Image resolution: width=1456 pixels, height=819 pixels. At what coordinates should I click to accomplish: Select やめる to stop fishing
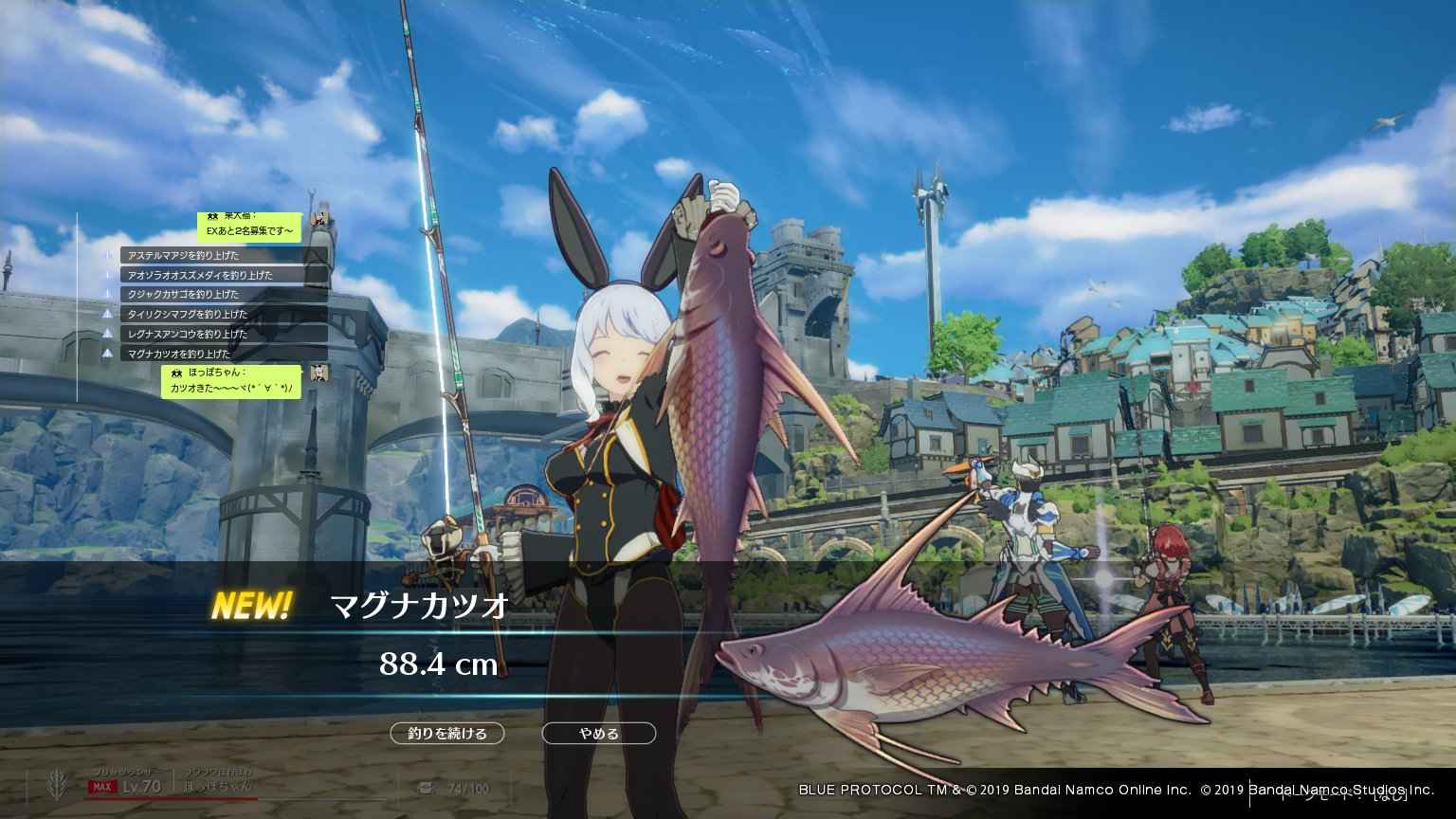(598, 734)
